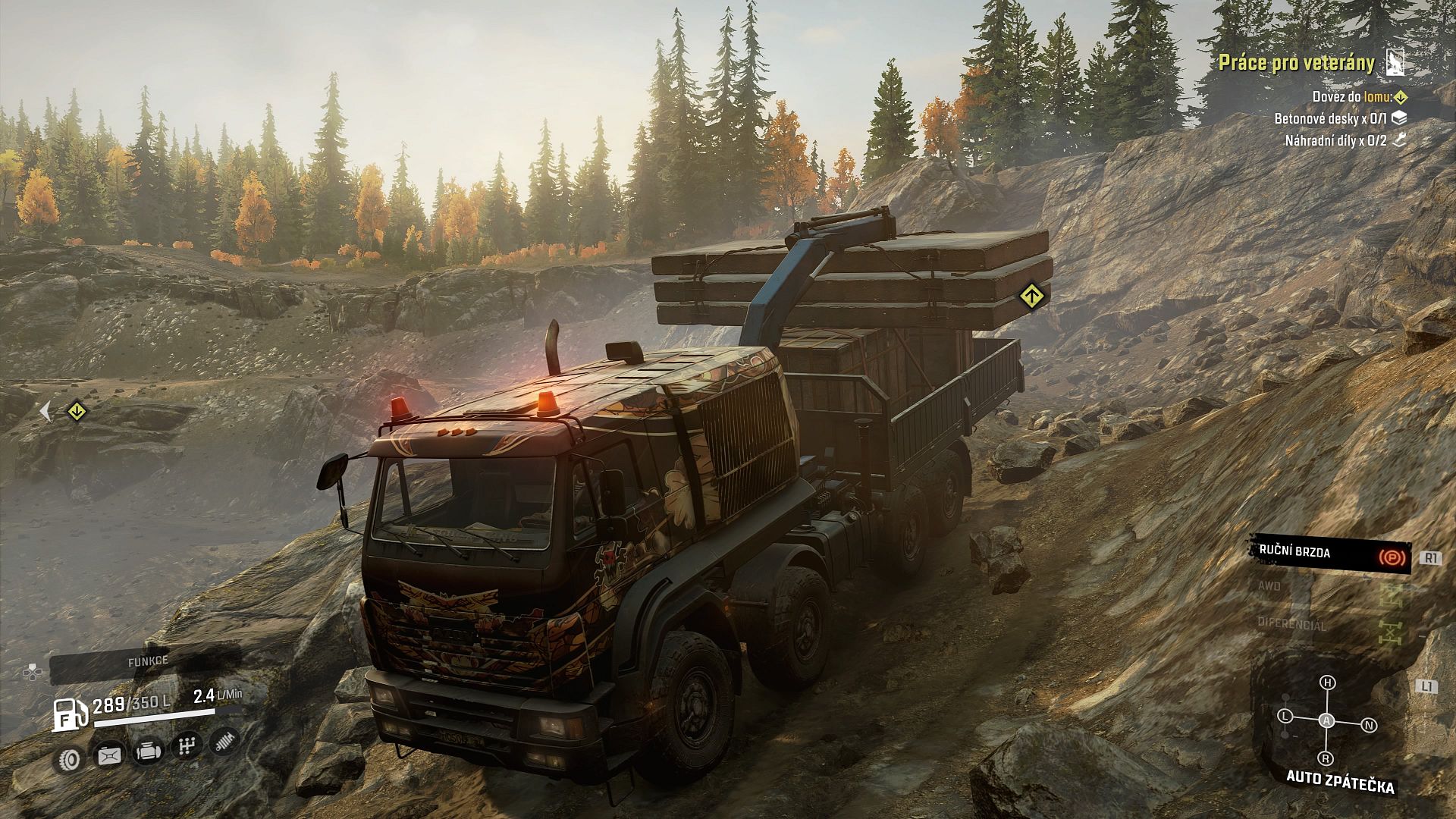Shift gearbox to H high gear
Viewport: 1456px width, 819px height.
click(1327, 682)
